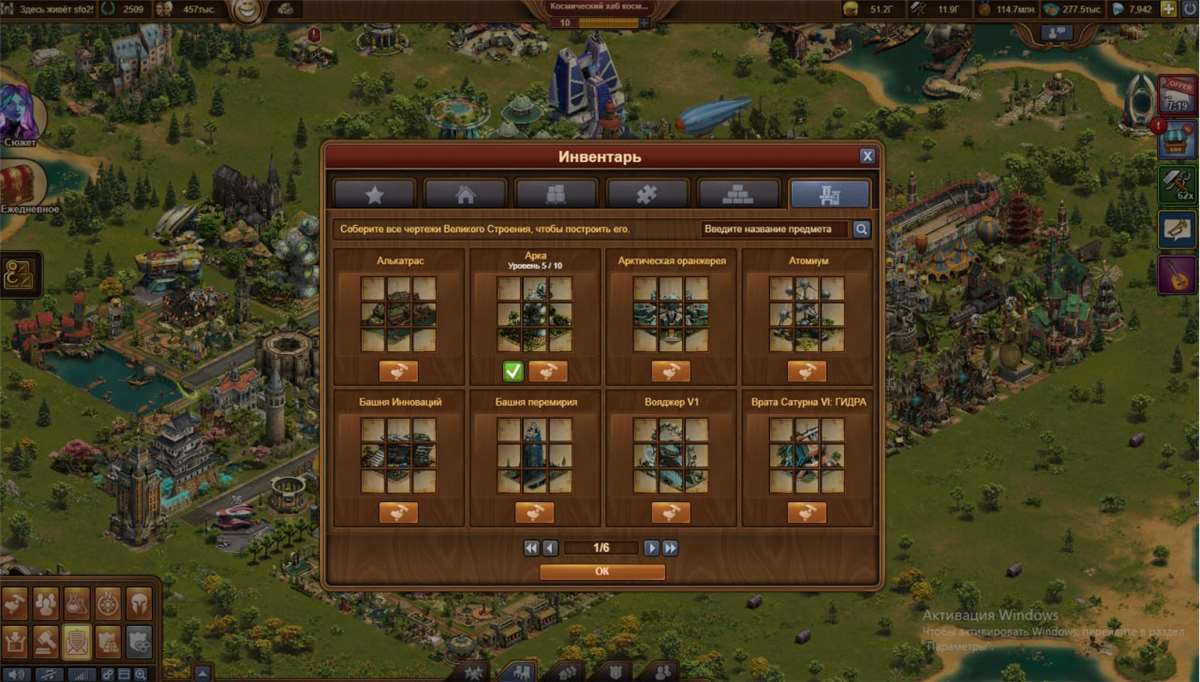Jump to the last inventory page
The width and height of the screenshot is (1200, 682).
tap(670, 548)
